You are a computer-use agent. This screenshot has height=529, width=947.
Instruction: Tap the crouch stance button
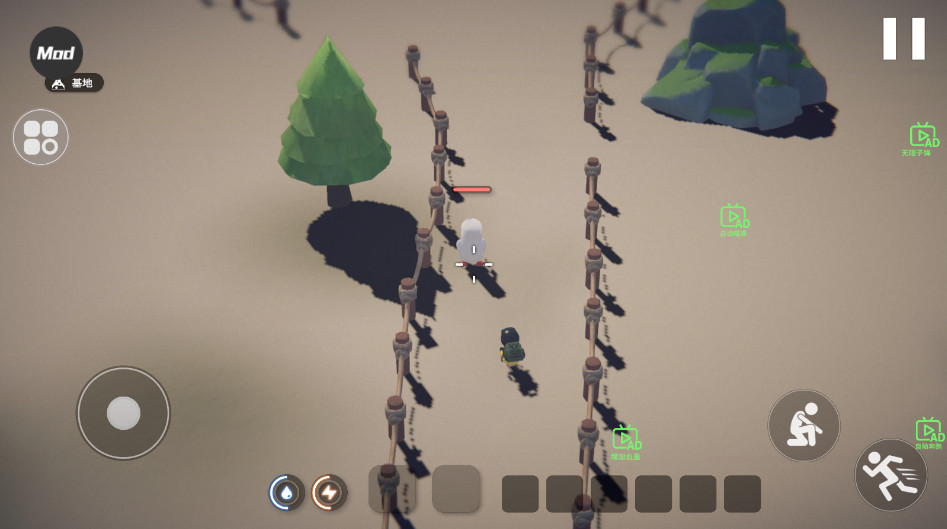click(803, 425)
